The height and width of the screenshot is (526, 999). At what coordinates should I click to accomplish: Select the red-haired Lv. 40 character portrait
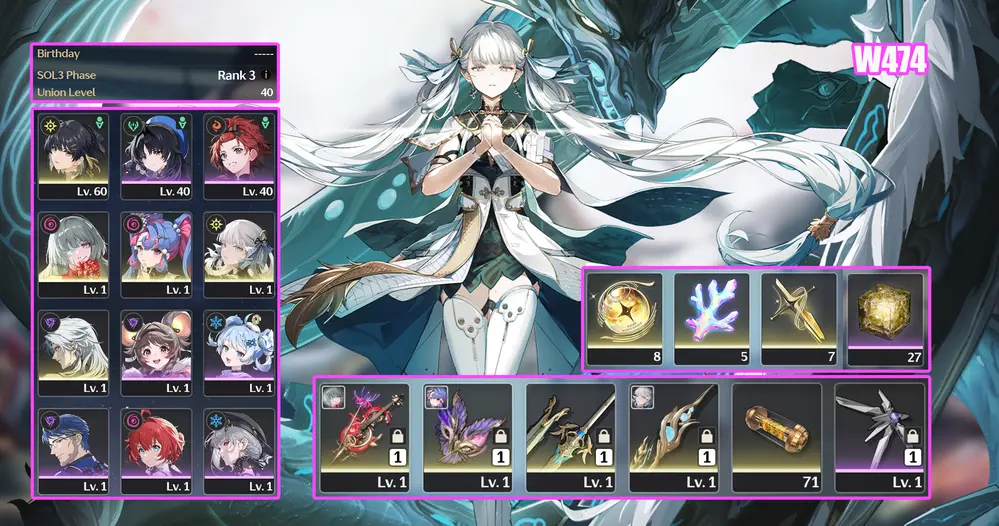(239, 155)
